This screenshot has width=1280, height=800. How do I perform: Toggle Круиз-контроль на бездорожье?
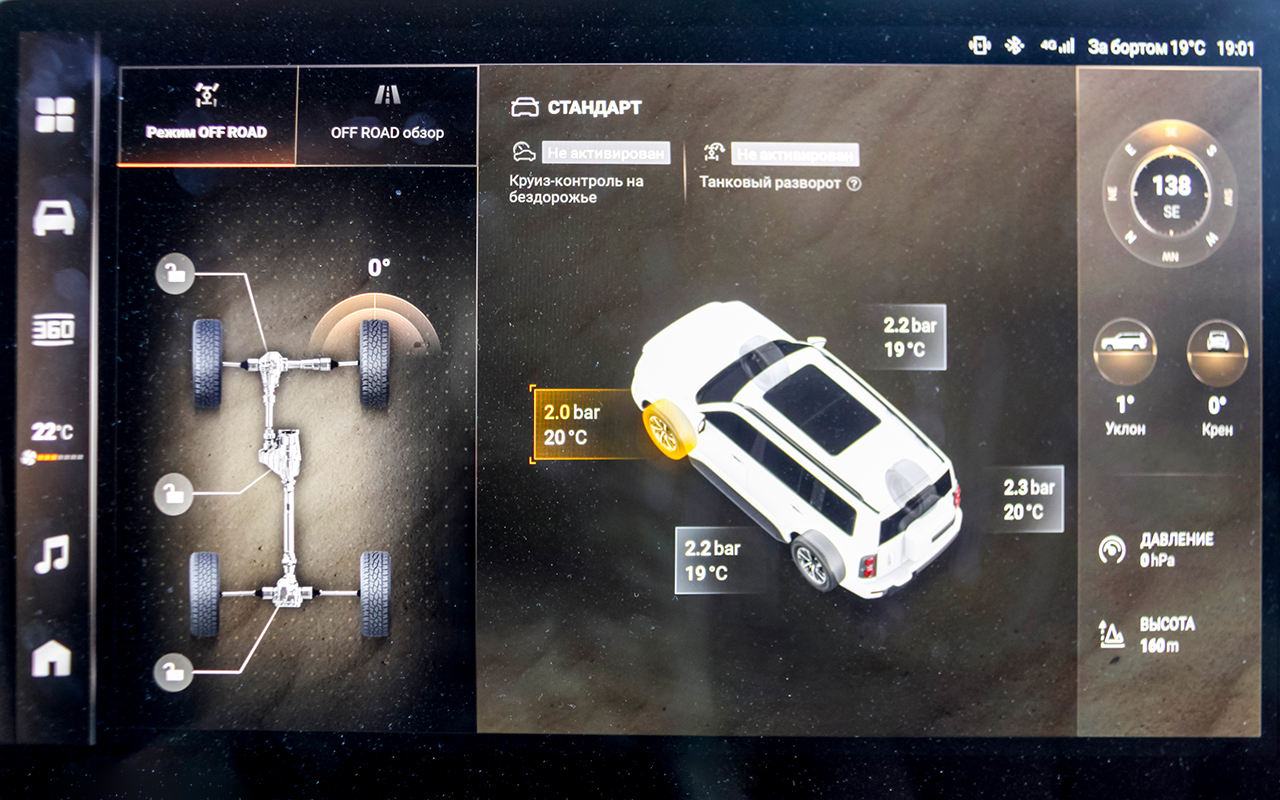606,153
